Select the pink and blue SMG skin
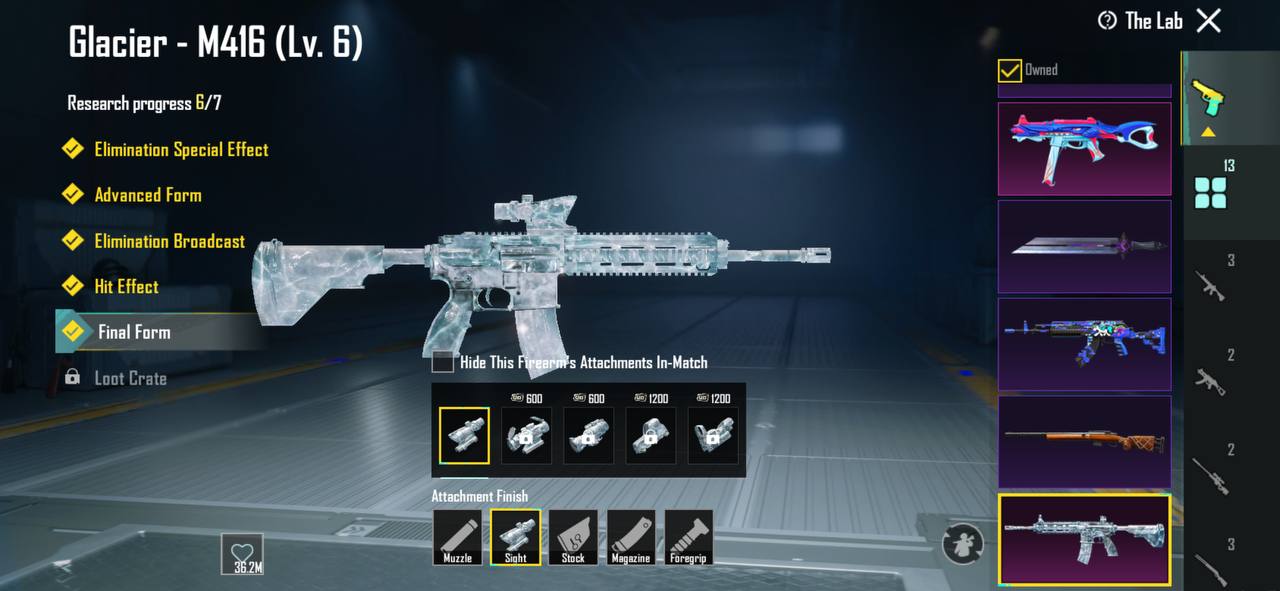Image resolution: width=1280 pixels, height=591 pixels. [1084, 148]
